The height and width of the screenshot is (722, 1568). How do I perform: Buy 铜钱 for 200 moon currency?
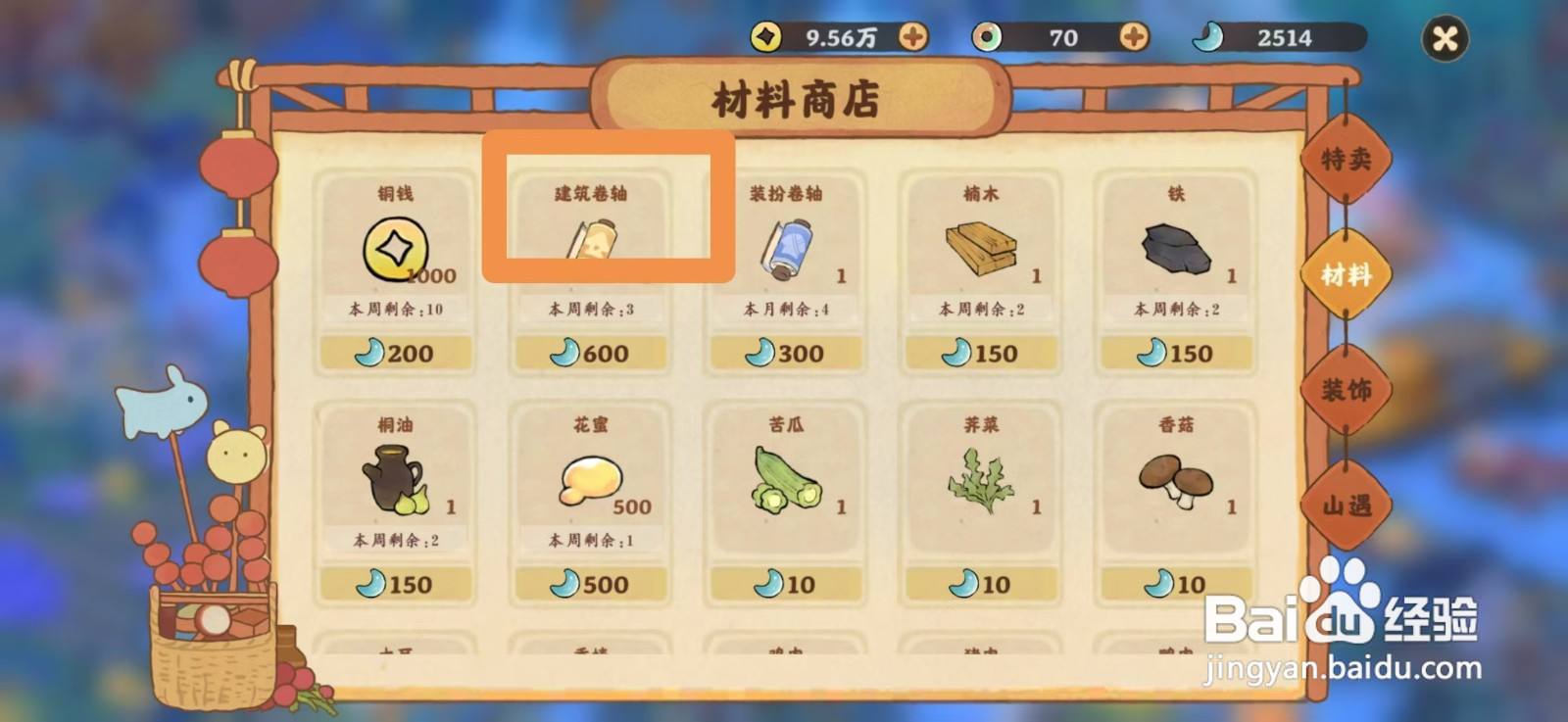point(396,353)
